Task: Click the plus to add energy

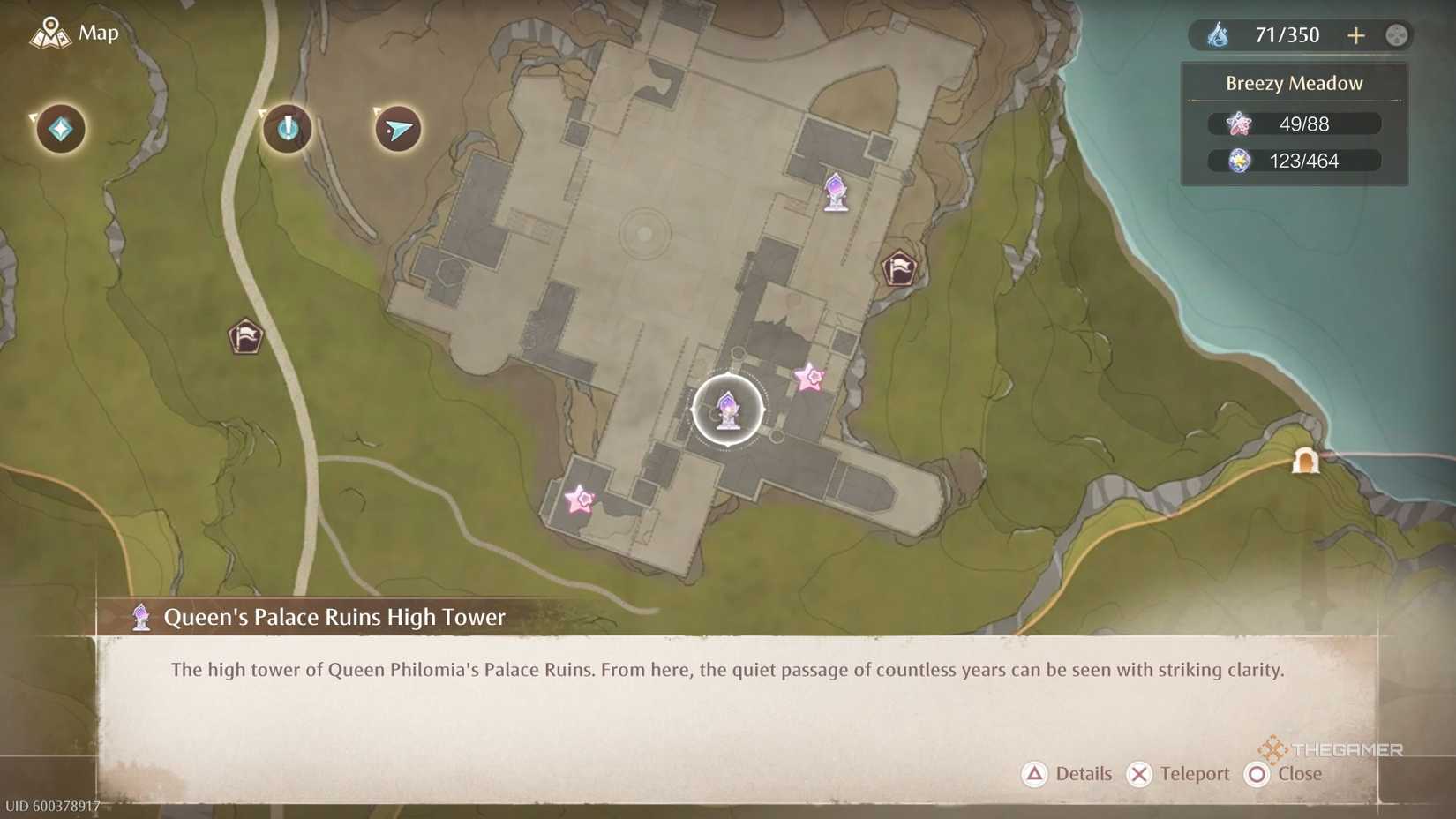Action: coord(1356,35)
